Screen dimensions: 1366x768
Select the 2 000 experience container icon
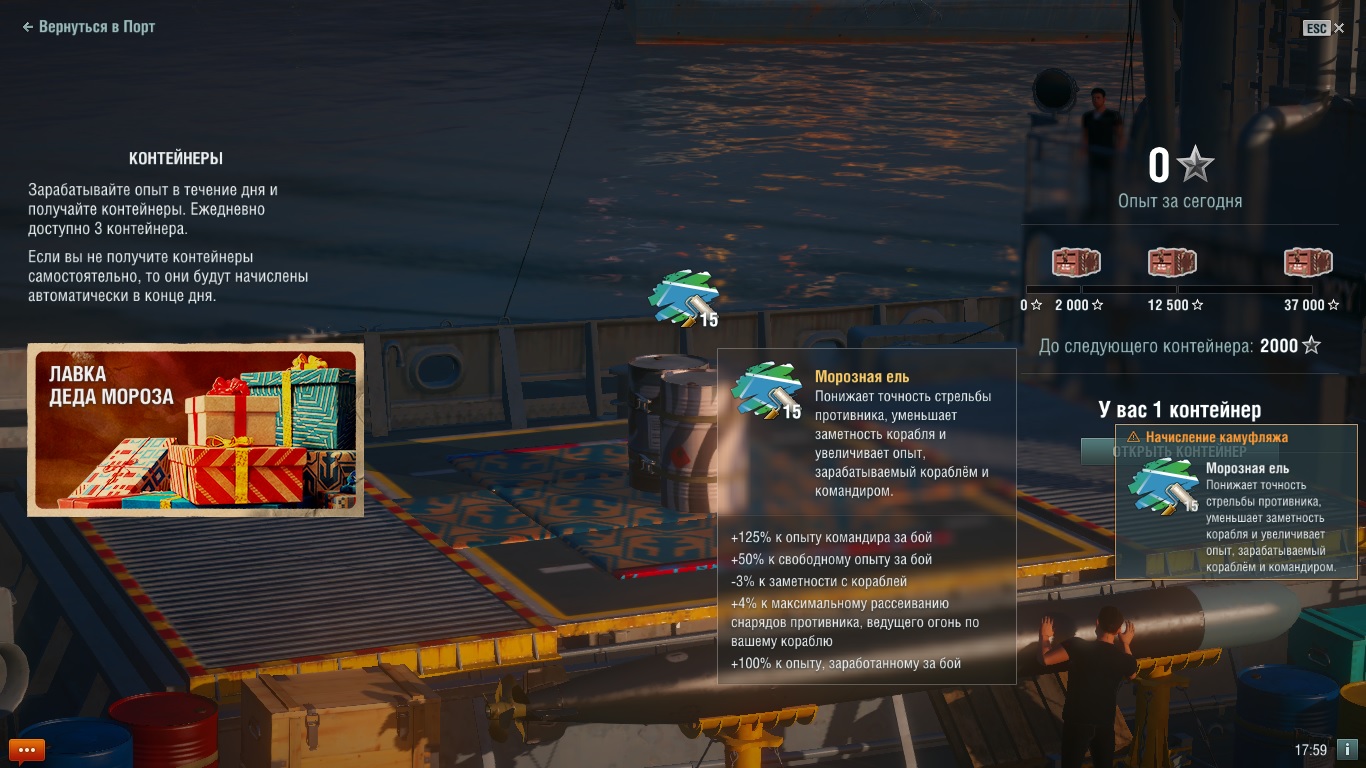point(1076,263)
